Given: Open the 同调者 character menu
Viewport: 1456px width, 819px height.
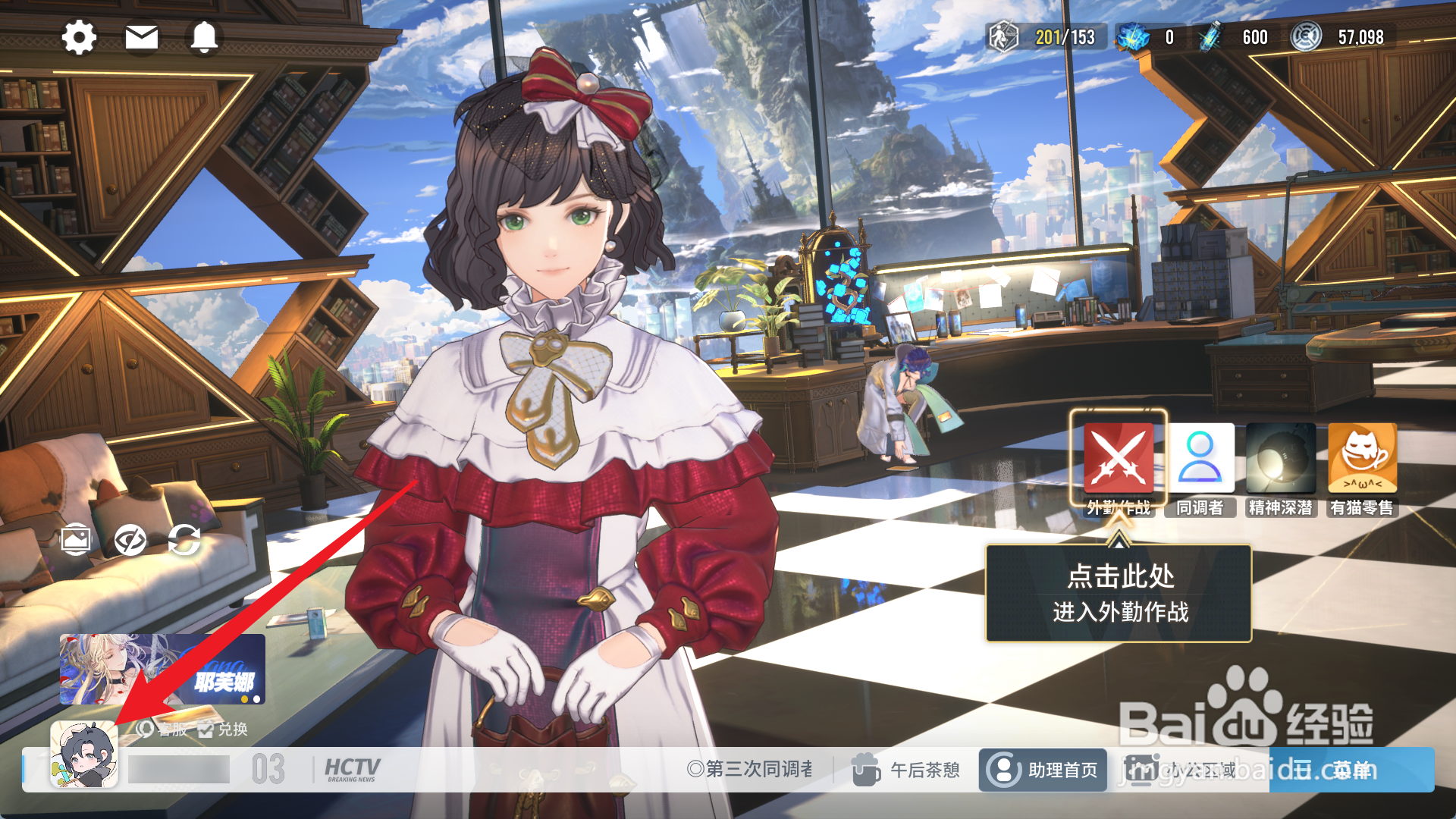Looking at the screenshot, I should (1200, 459).
